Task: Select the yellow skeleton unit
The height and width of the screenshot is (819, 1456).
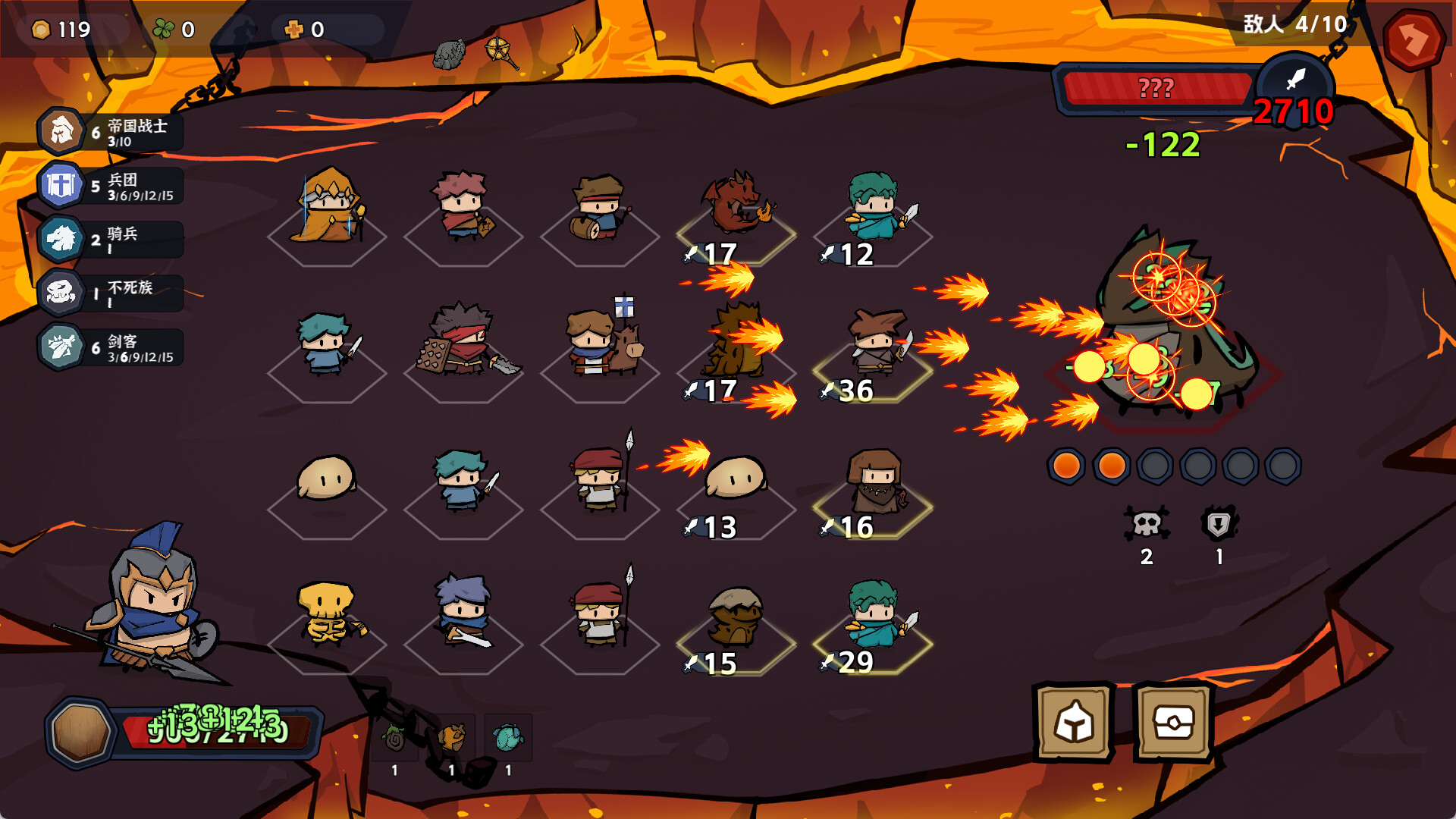Action: click(x=328, y=613)
